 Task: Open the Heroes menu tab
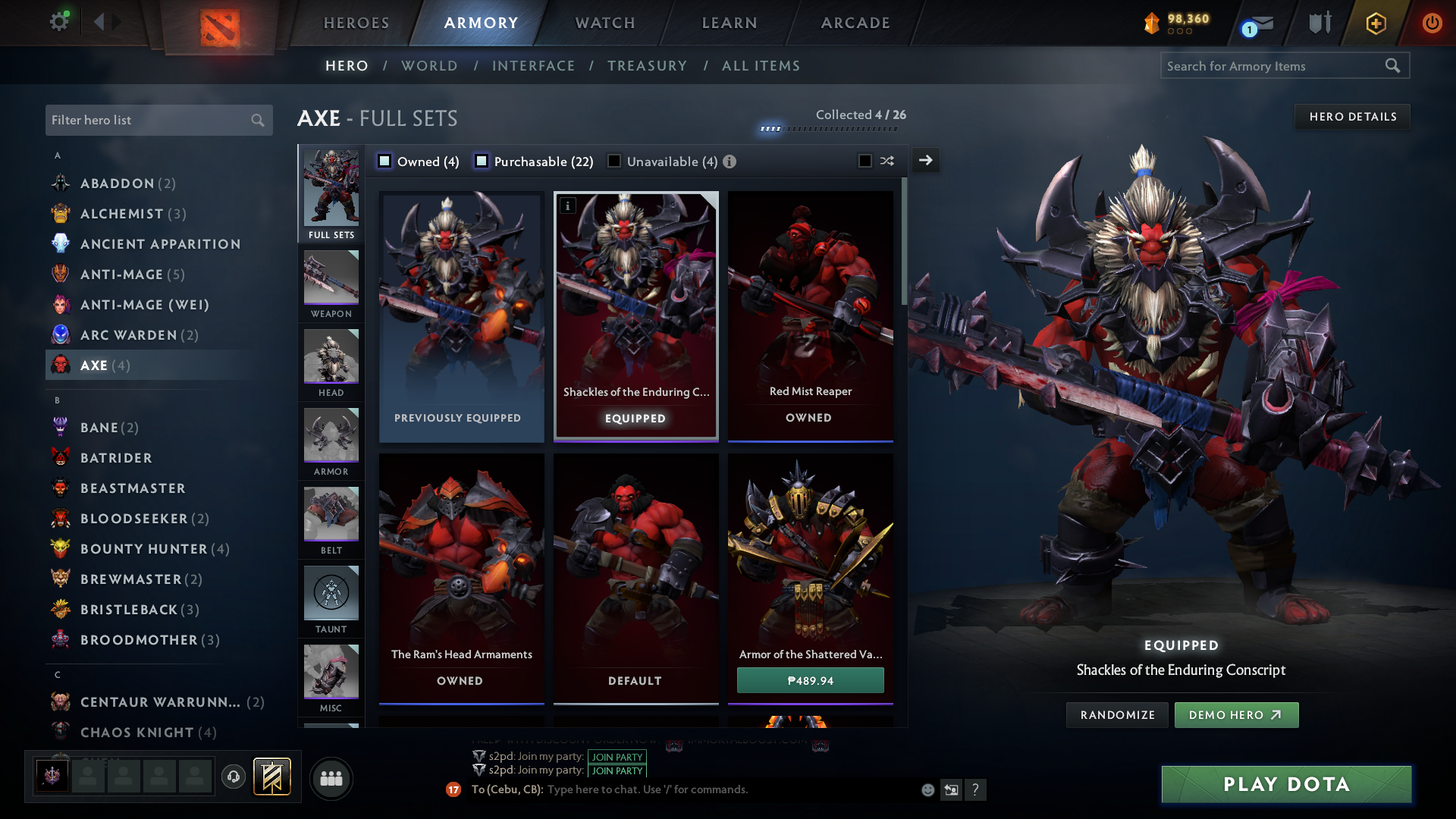click(356, 23)
